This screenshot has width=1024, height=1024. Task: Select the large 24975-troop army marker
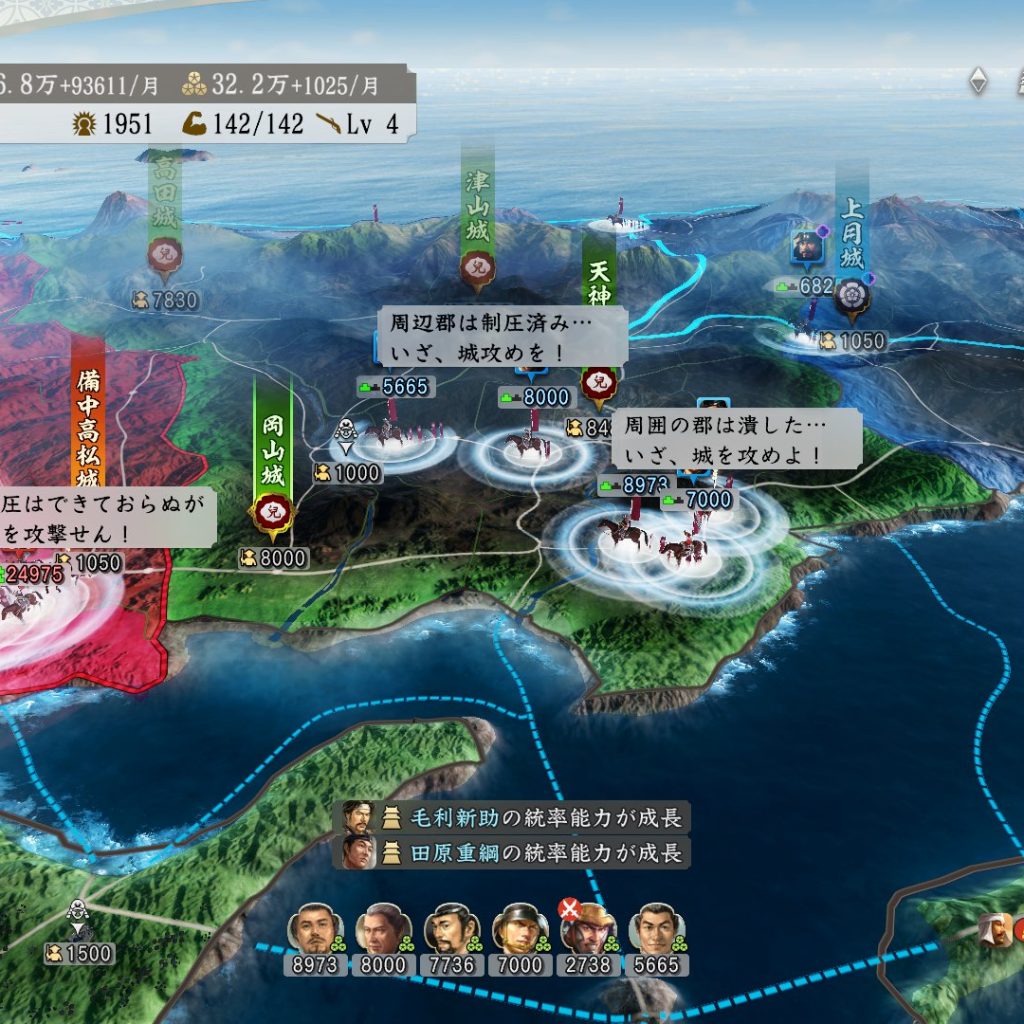pos(30,575)
